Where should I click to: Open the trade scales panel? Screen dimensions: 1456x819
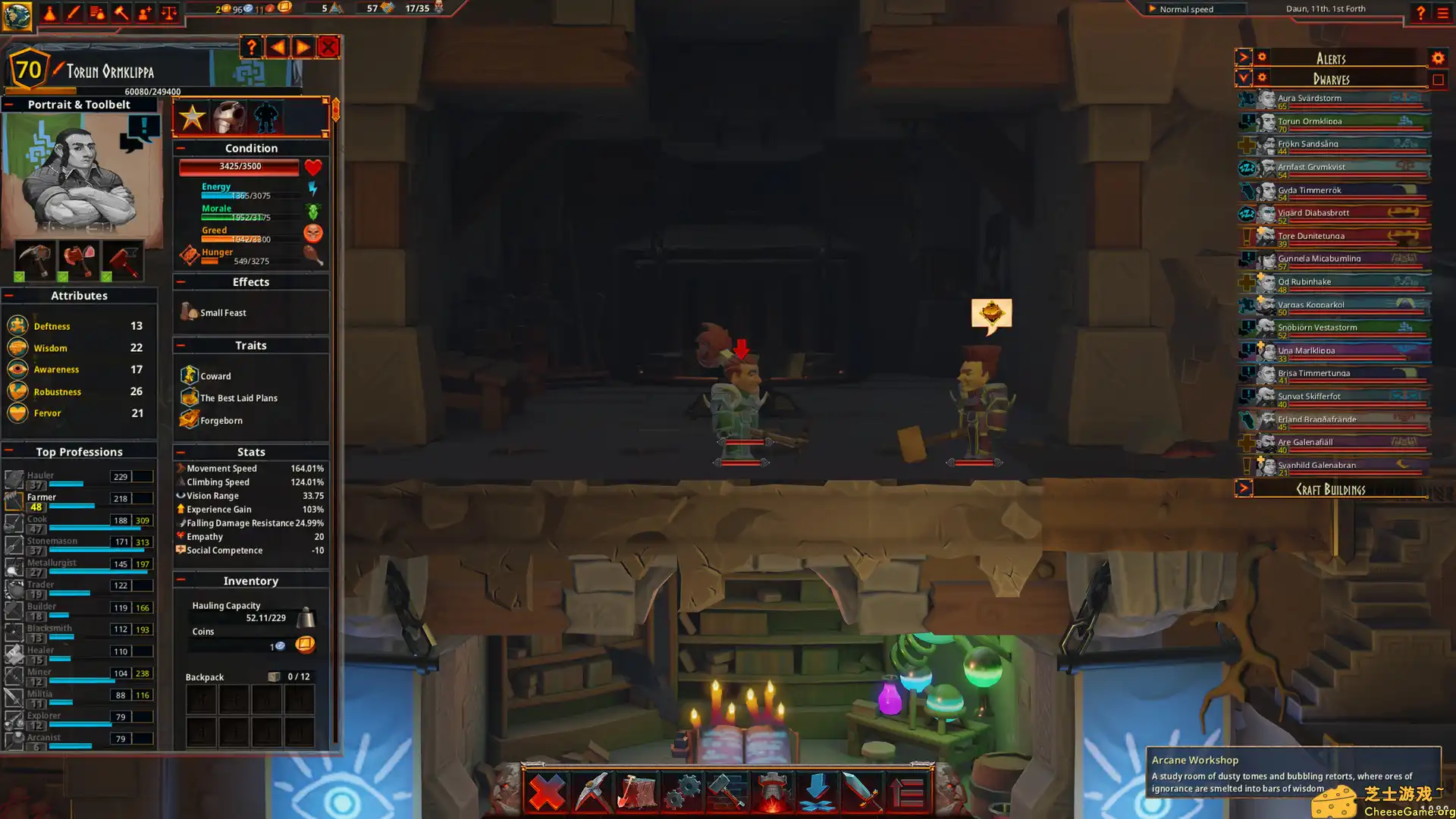coord(168,13)
